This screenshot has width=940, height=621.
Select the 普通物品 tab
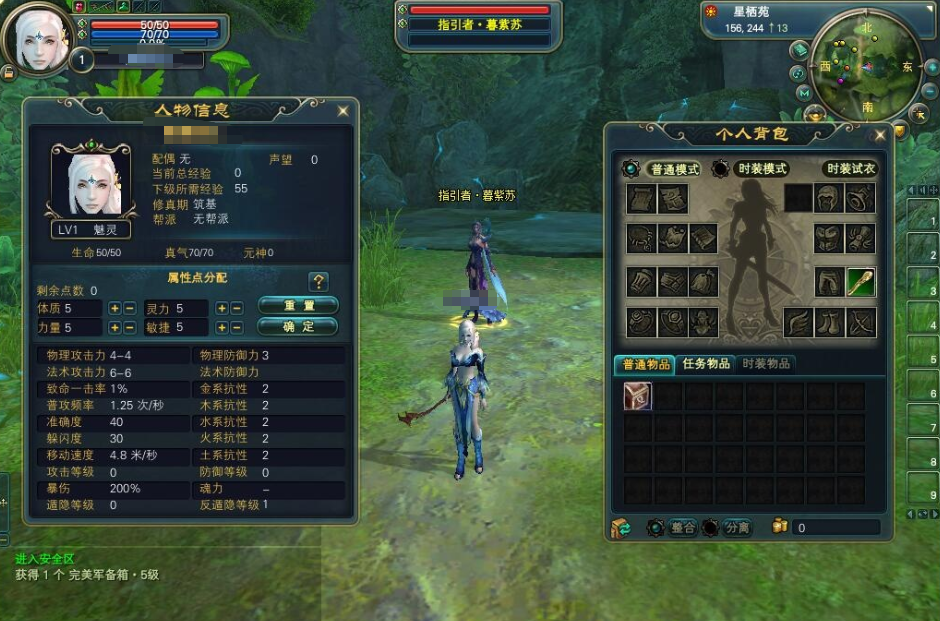tap(644, 364)
